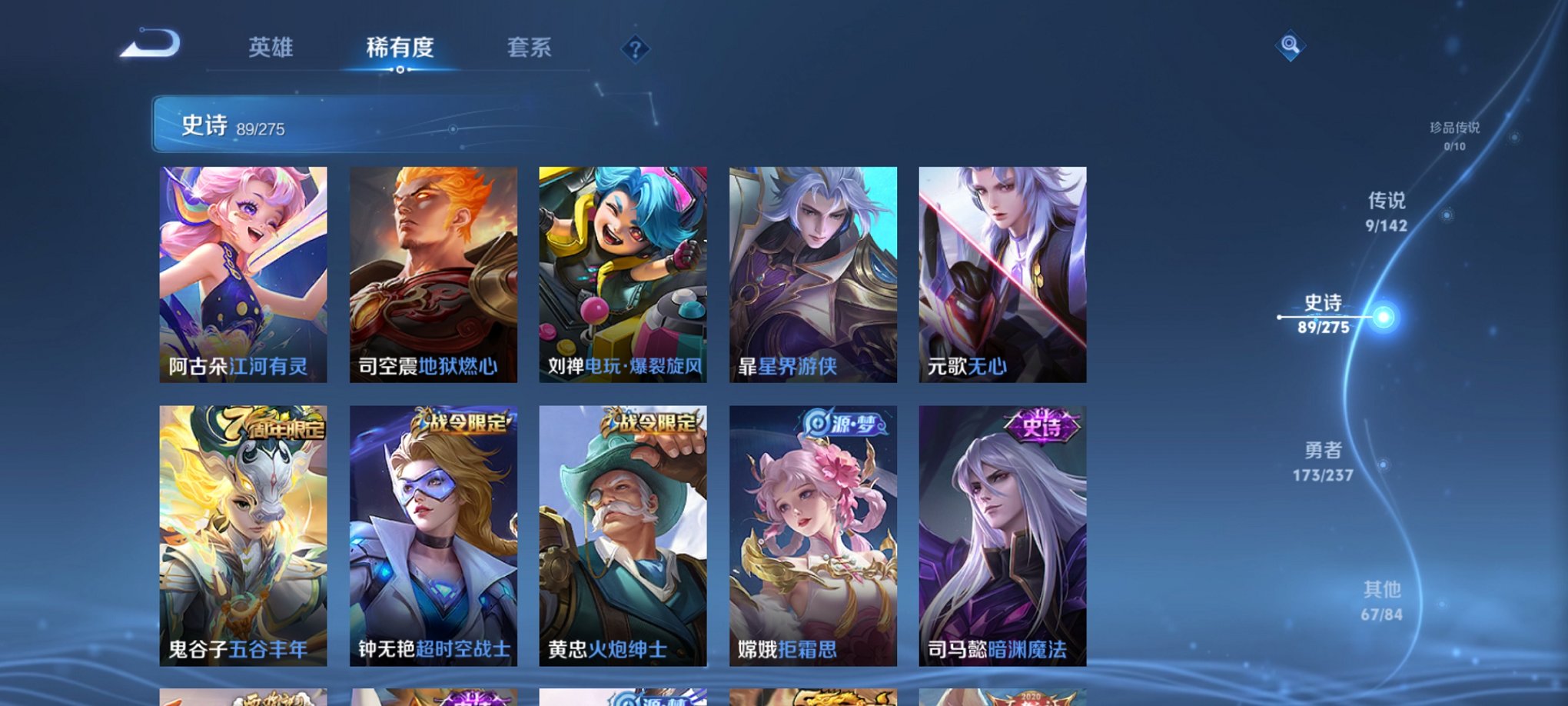Image resolution: width=1568 pixels, height=706 pixels.
Task: Switch to the 套系 tab
Action: point(530,48)
